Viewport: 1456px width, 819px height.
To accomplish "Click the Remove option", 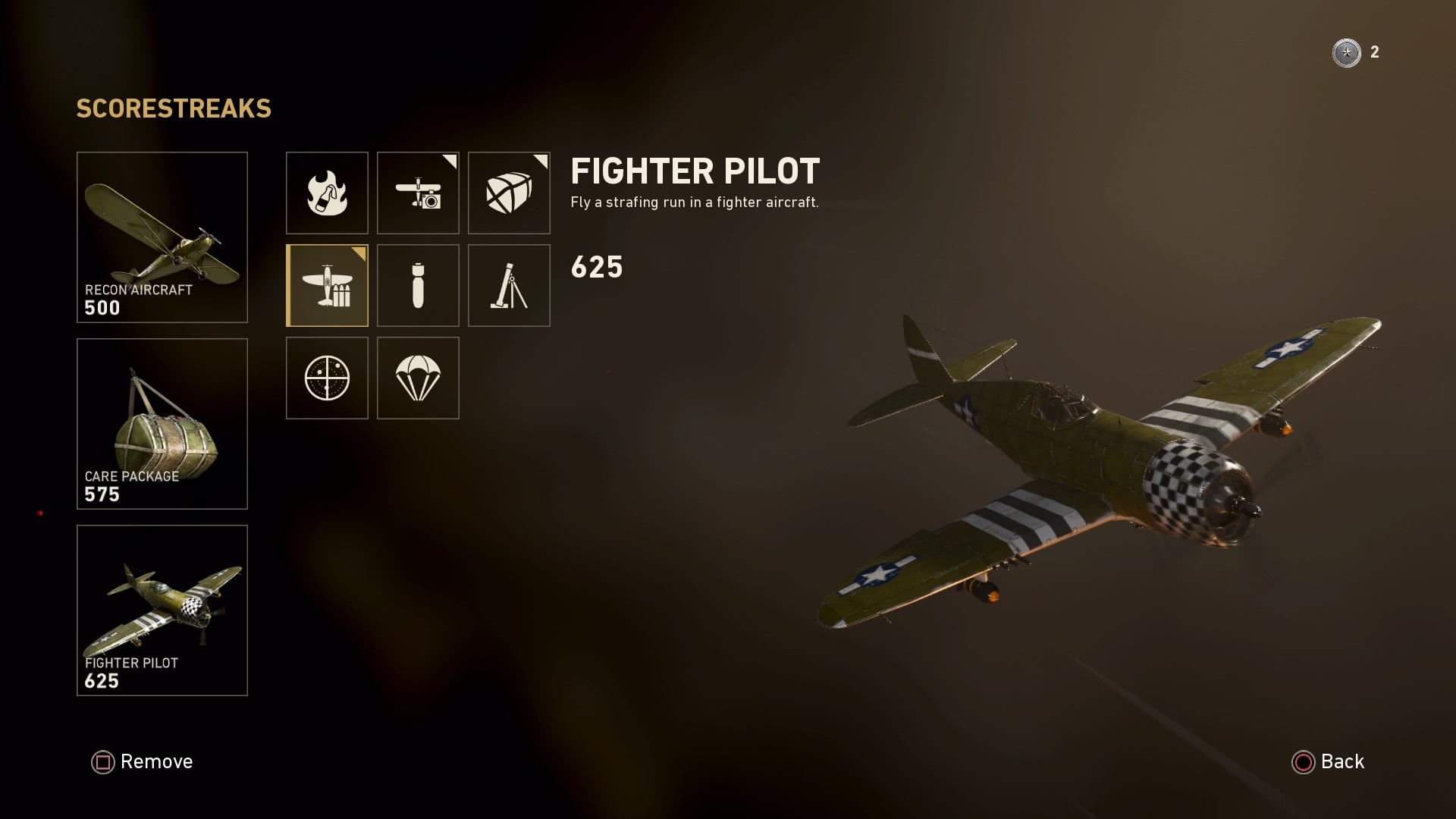I will click(x=143, y=761).
